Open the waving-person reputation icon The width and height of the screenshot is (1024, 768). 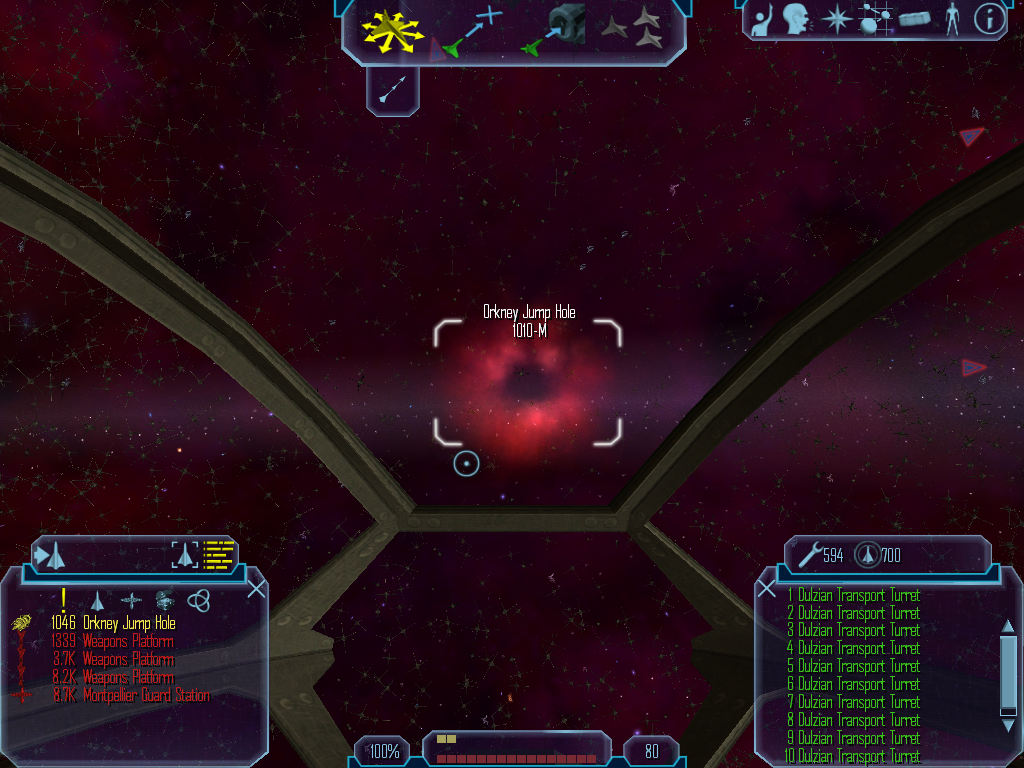[x=763, y=19]
